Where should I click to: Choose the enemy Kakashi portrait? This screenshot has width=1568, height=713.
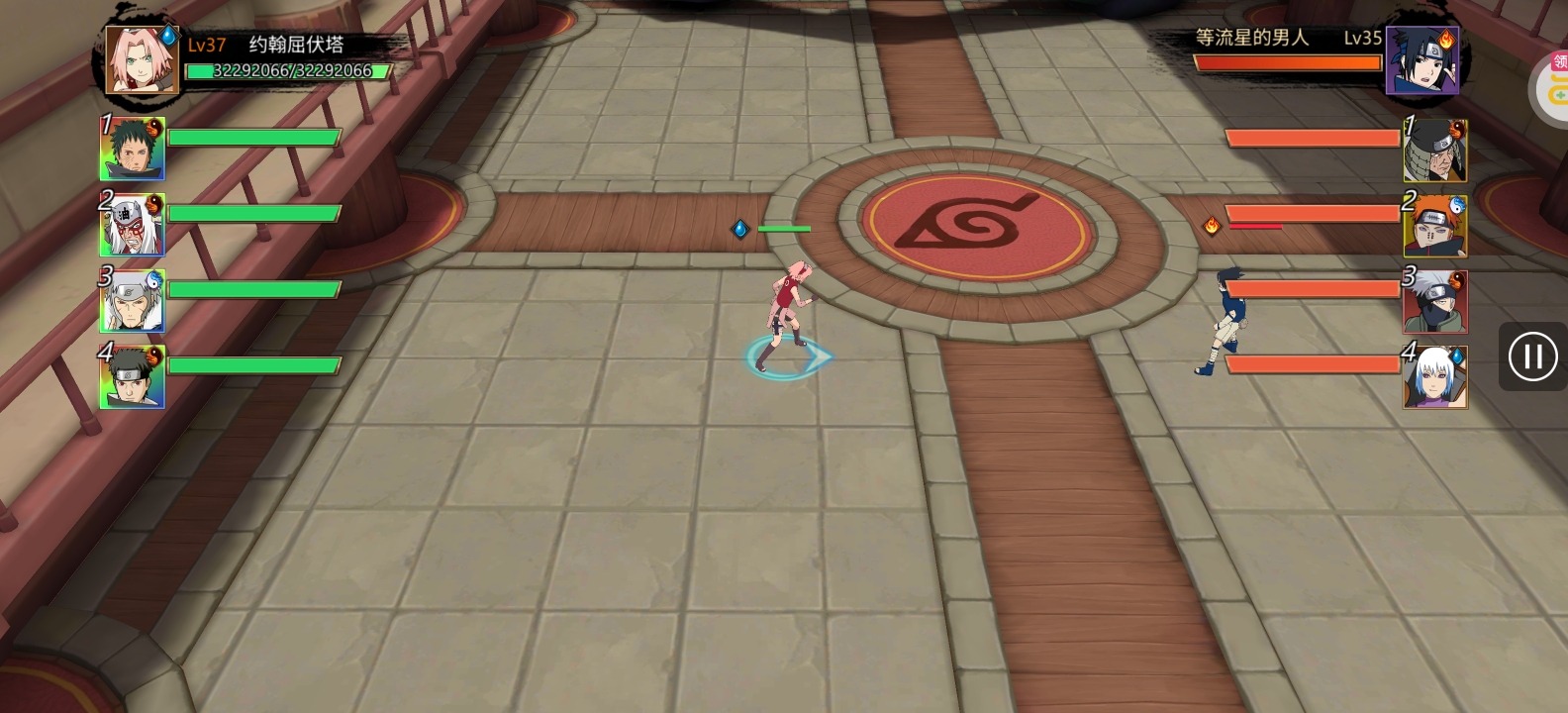[1435, 301]
